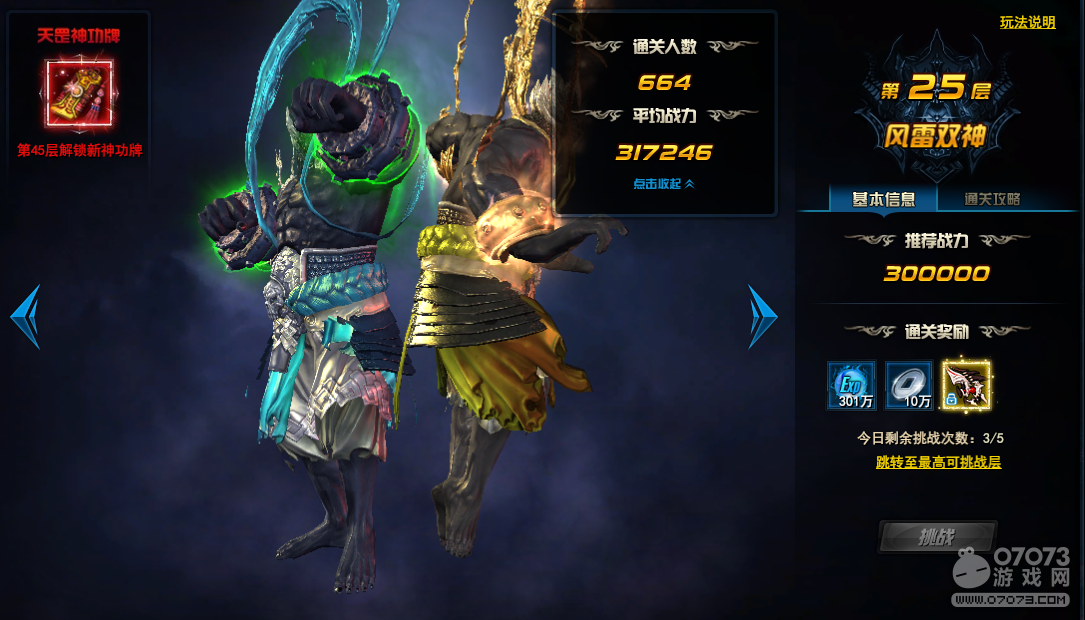Viewport: 1085px width, 620px height.
Task: Click the 挑战 challenge button
Action: click(936, 537)
